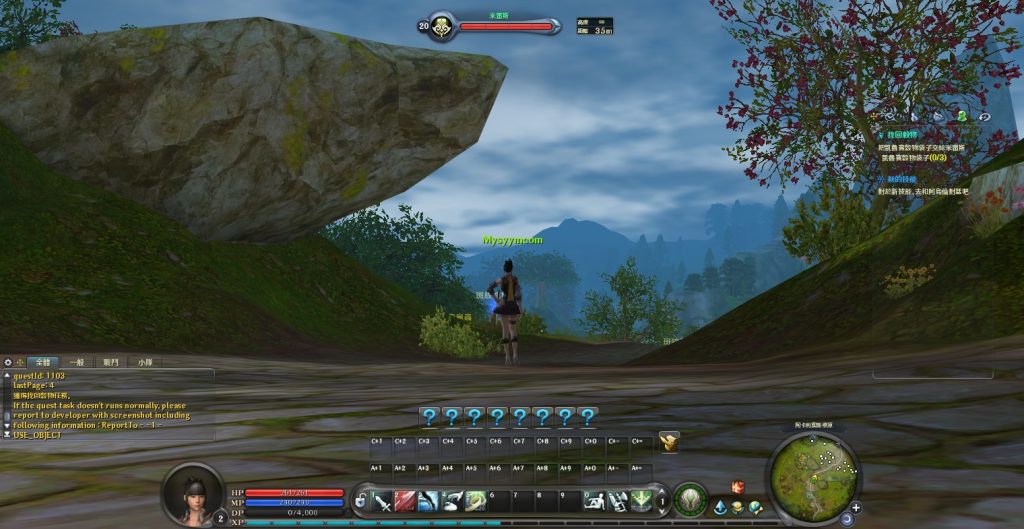Use the red slash skill in slot 2
This screenshot has height=529, width=1024.
tap(405, 501)
